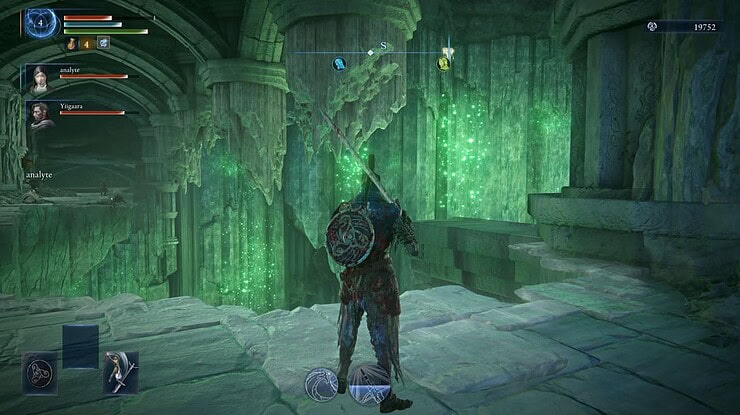Viewport: 740px width, 415px height.
Task: Select the orange flask item icon
Action: (72, 43)
